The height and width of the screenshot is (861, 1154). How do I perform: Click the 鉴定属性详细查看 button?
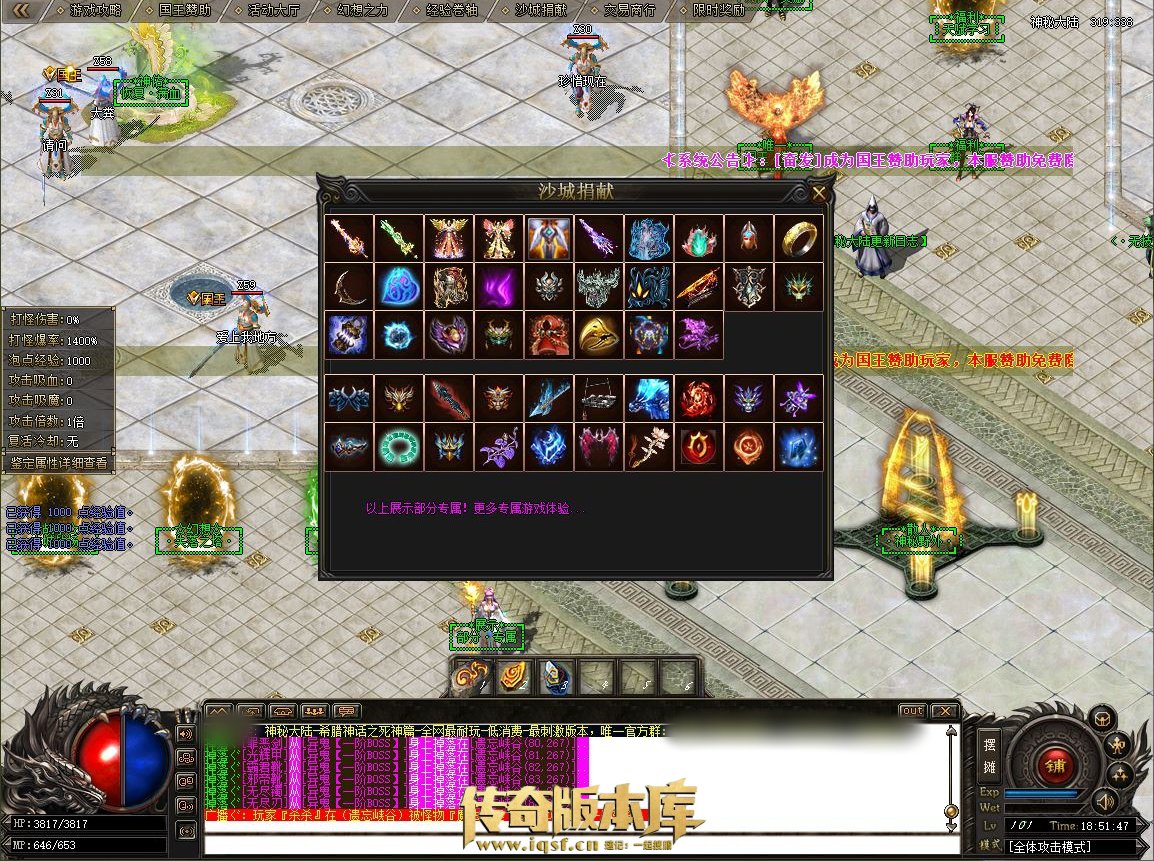58,463
